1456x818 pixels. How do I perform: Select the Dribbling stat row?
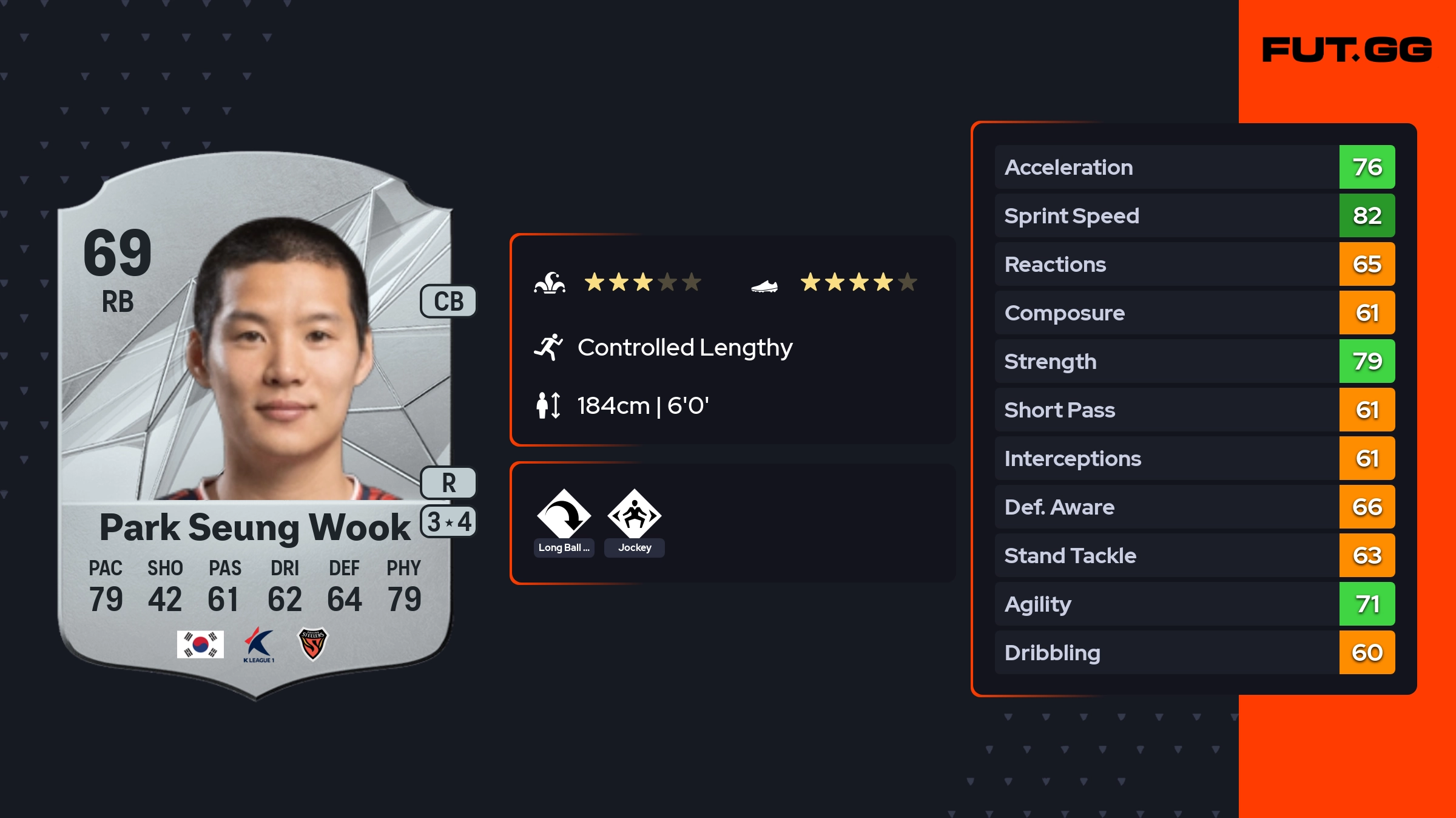1194,652
